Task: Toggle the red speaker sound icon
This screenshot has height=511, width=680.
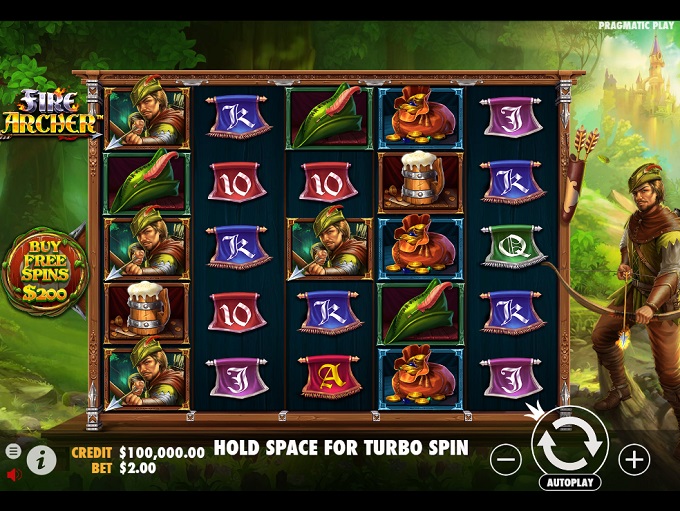Action: (13, 474)
